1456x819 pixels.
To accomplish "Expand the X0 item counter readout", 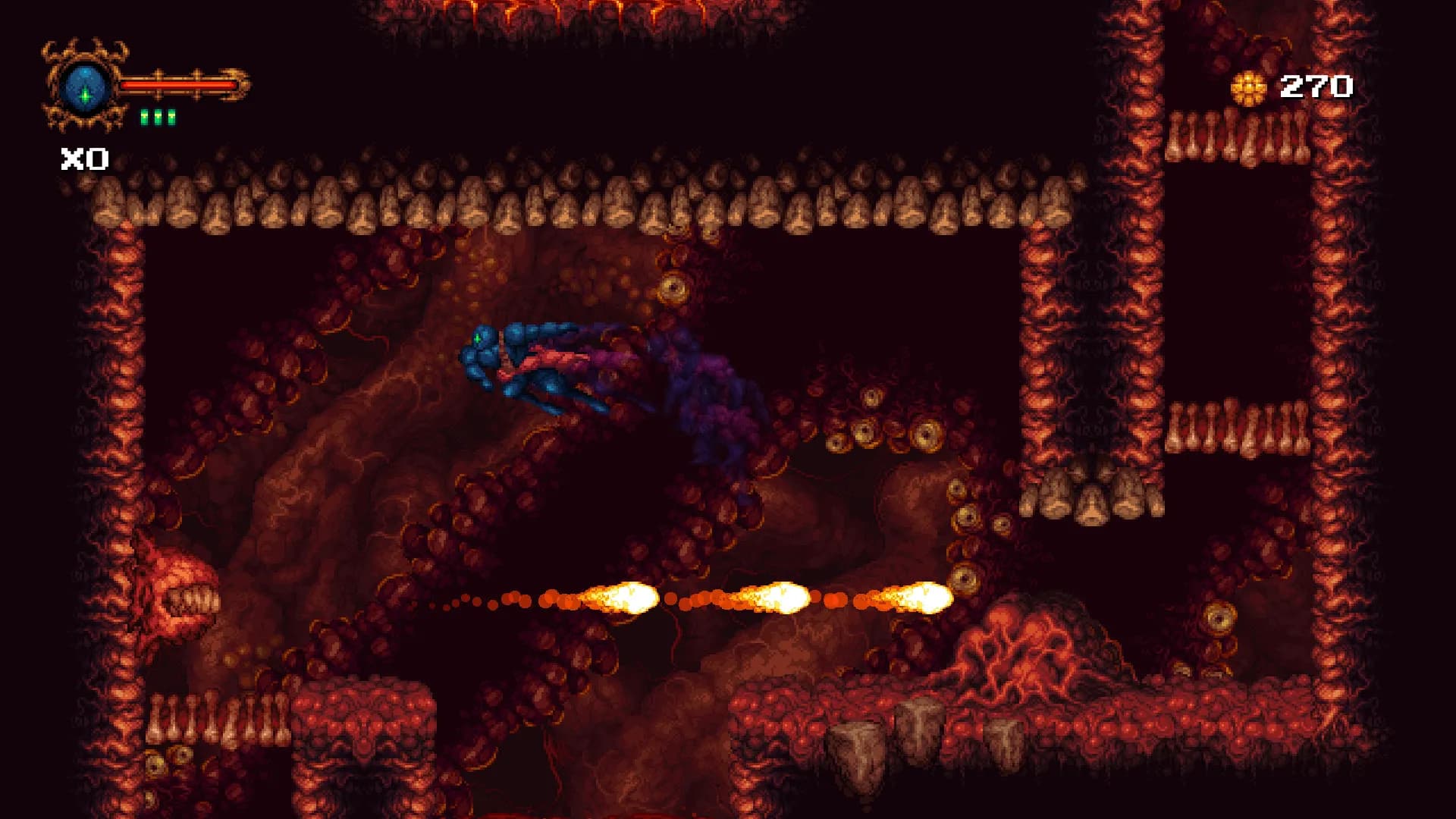I will (83, 158).
